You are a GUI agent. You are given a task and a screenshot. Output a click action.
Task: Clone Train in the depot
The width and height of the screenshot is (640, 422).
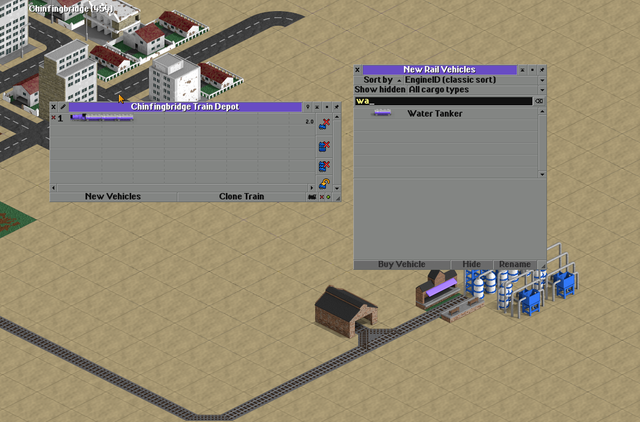click(x=241, y=196)
